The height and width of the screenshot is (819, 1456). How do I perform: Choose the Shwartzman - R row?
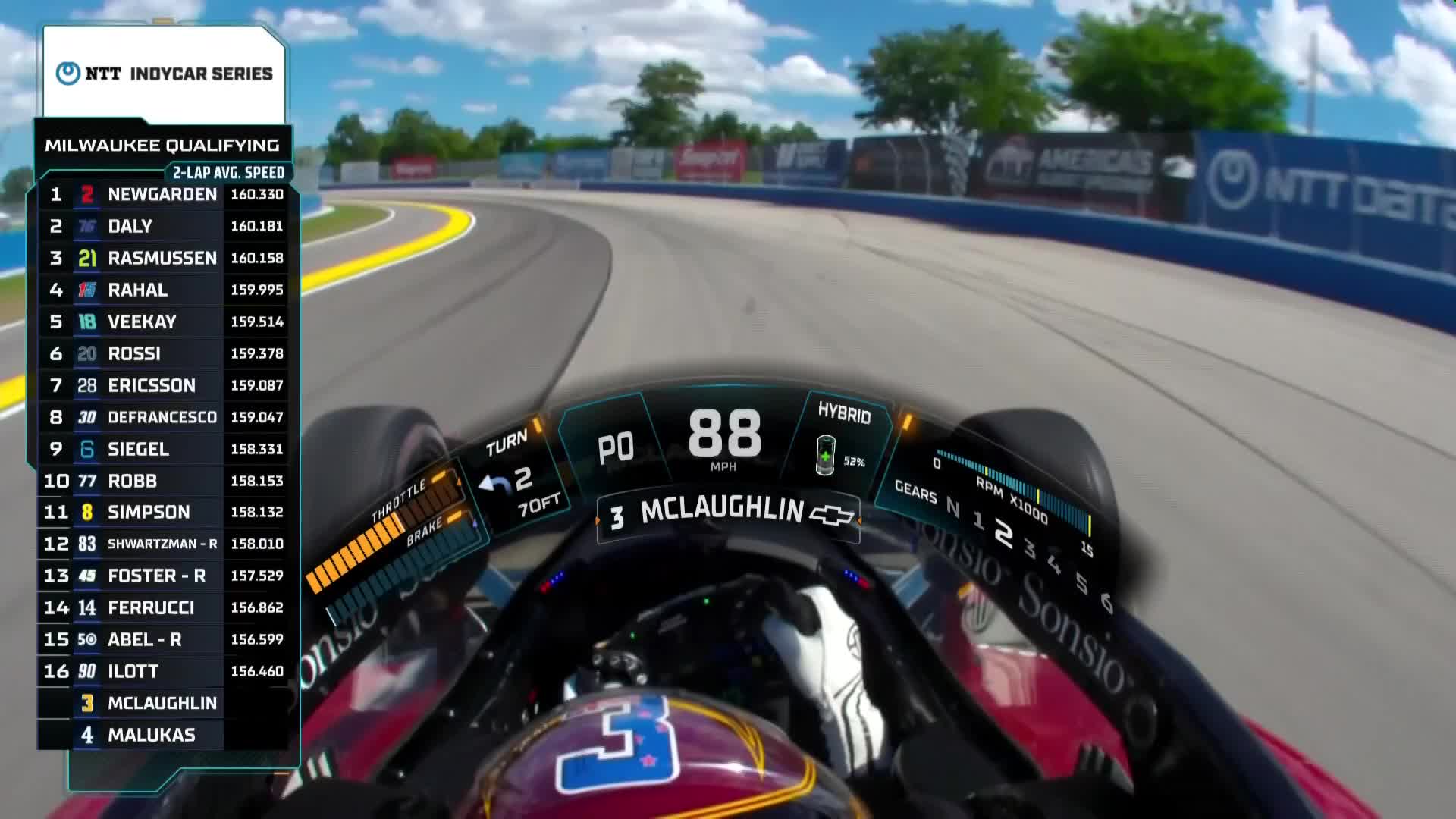click(162, 544)
